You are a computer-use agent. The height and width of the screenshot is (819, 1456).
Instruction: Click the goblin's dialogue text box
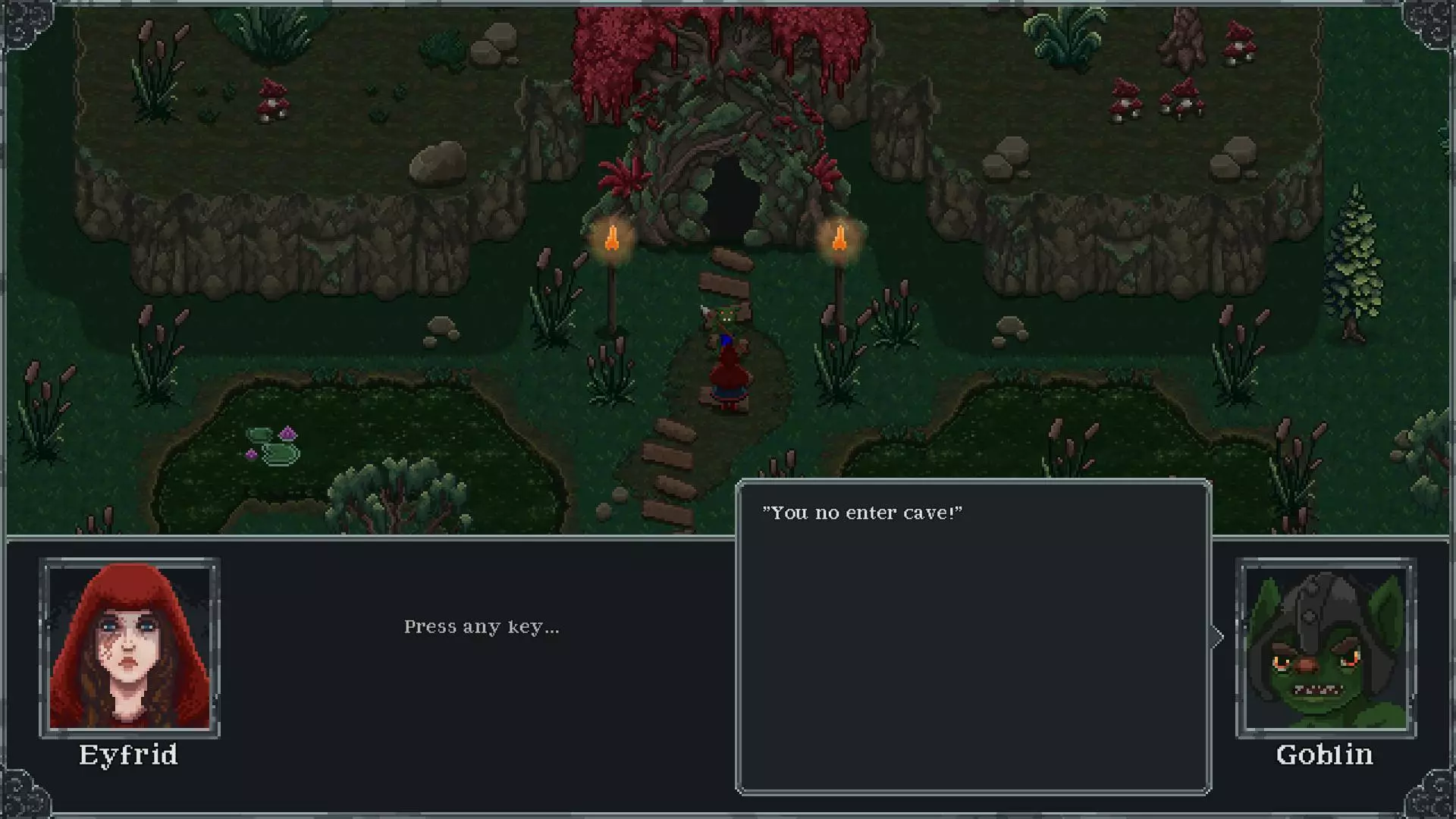[973, 637]
